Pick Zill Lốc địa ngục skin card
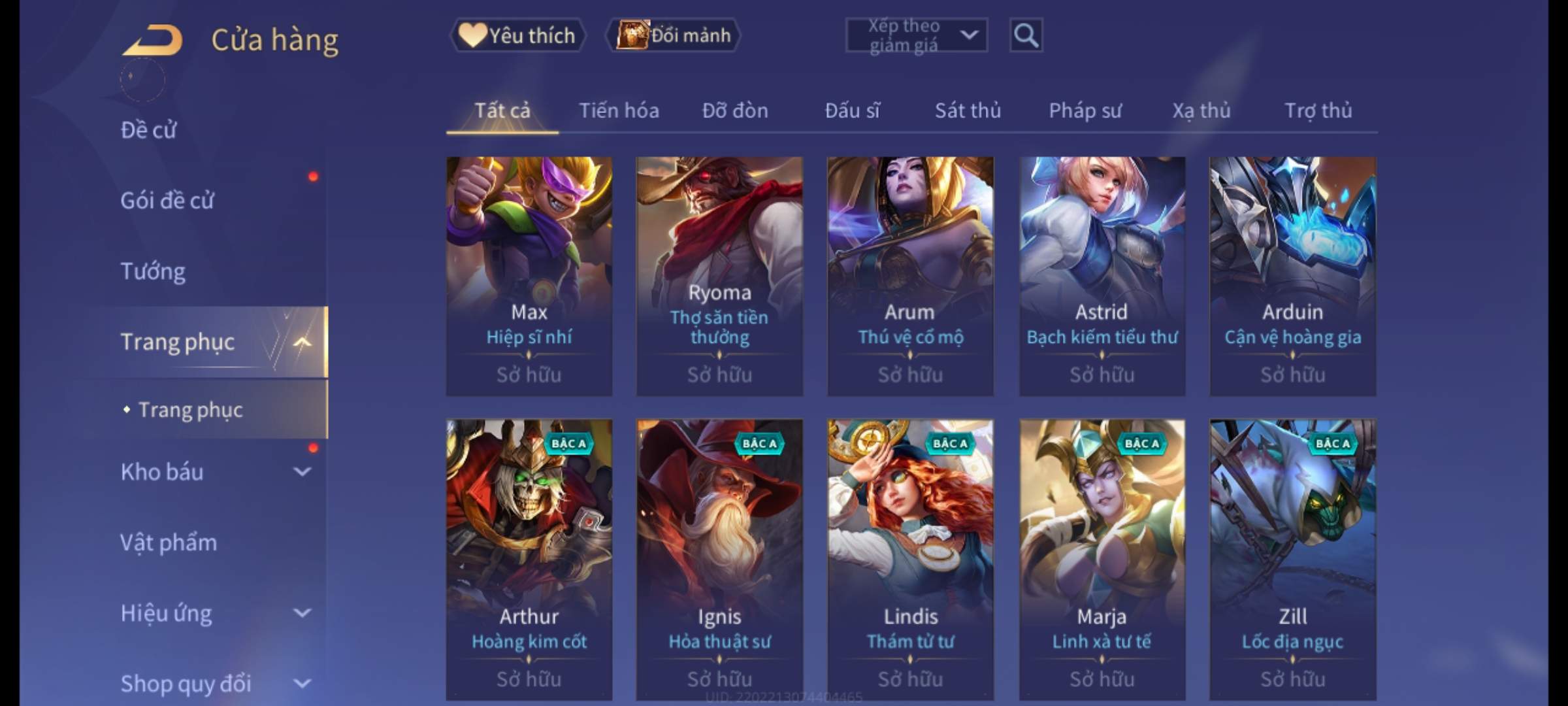The height and width of the screenshot is (706, 1568). point(1292,559)
